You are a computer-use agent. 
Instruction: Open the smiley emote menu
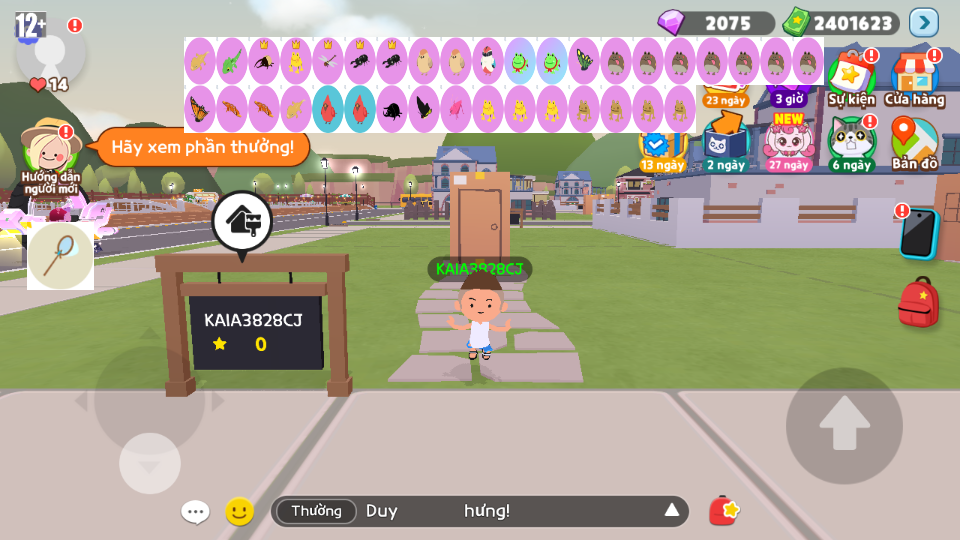239,512
